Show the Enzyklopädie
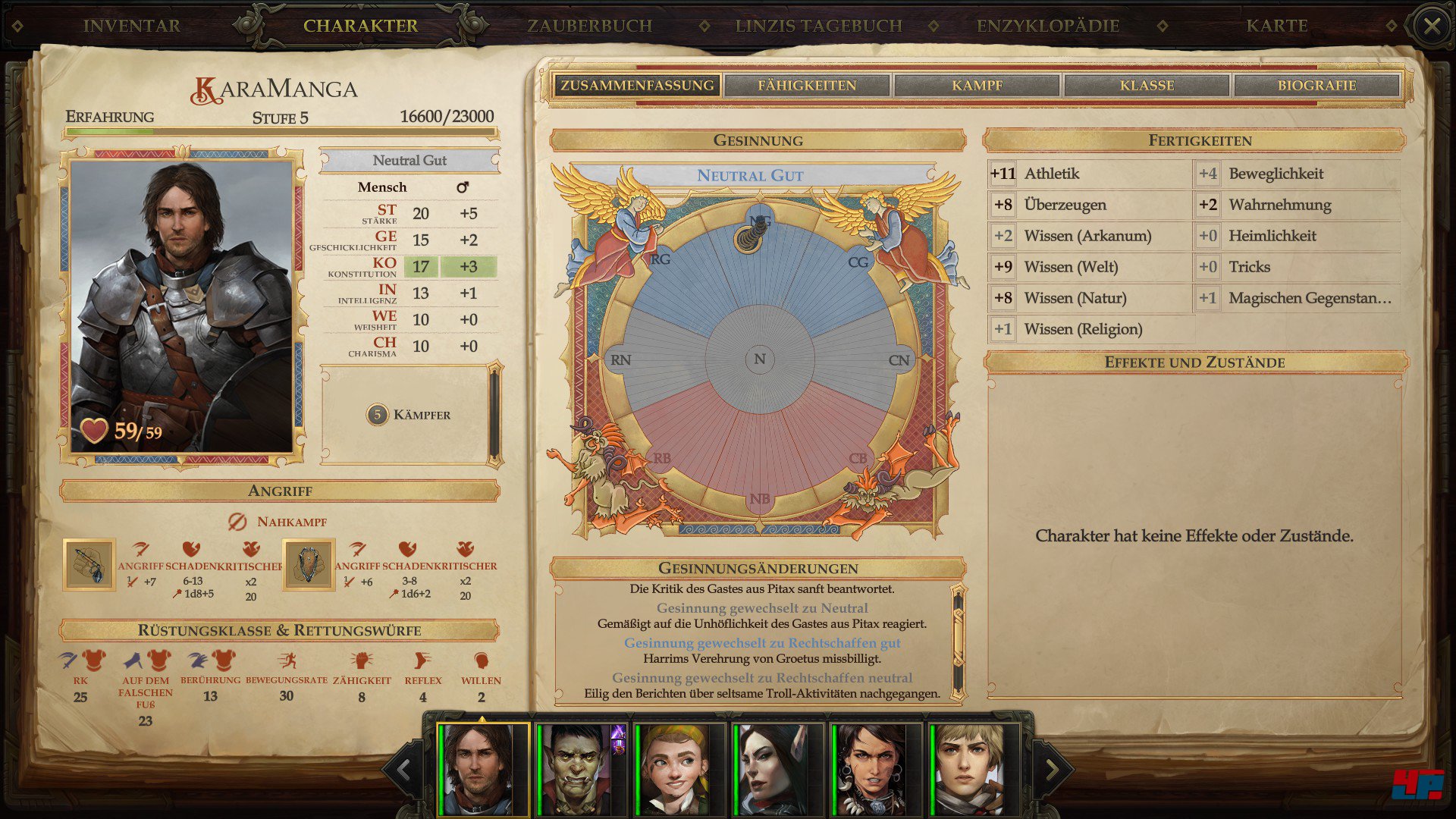The width and height of the screenshot is (1456, 819). [x=1048, y=26]
